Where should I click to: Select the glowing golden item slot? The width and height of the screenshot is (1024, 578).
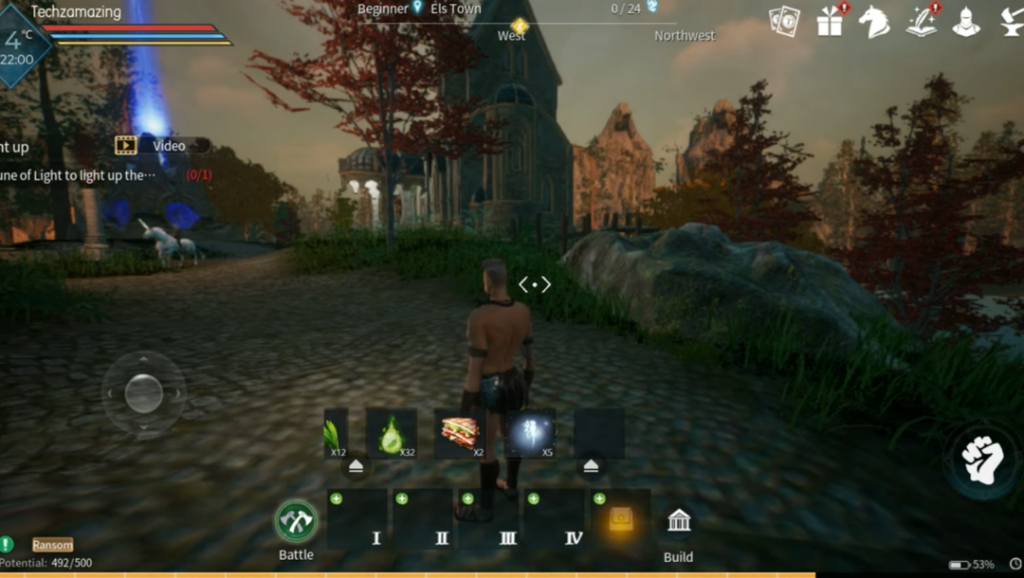click(621, 518)
